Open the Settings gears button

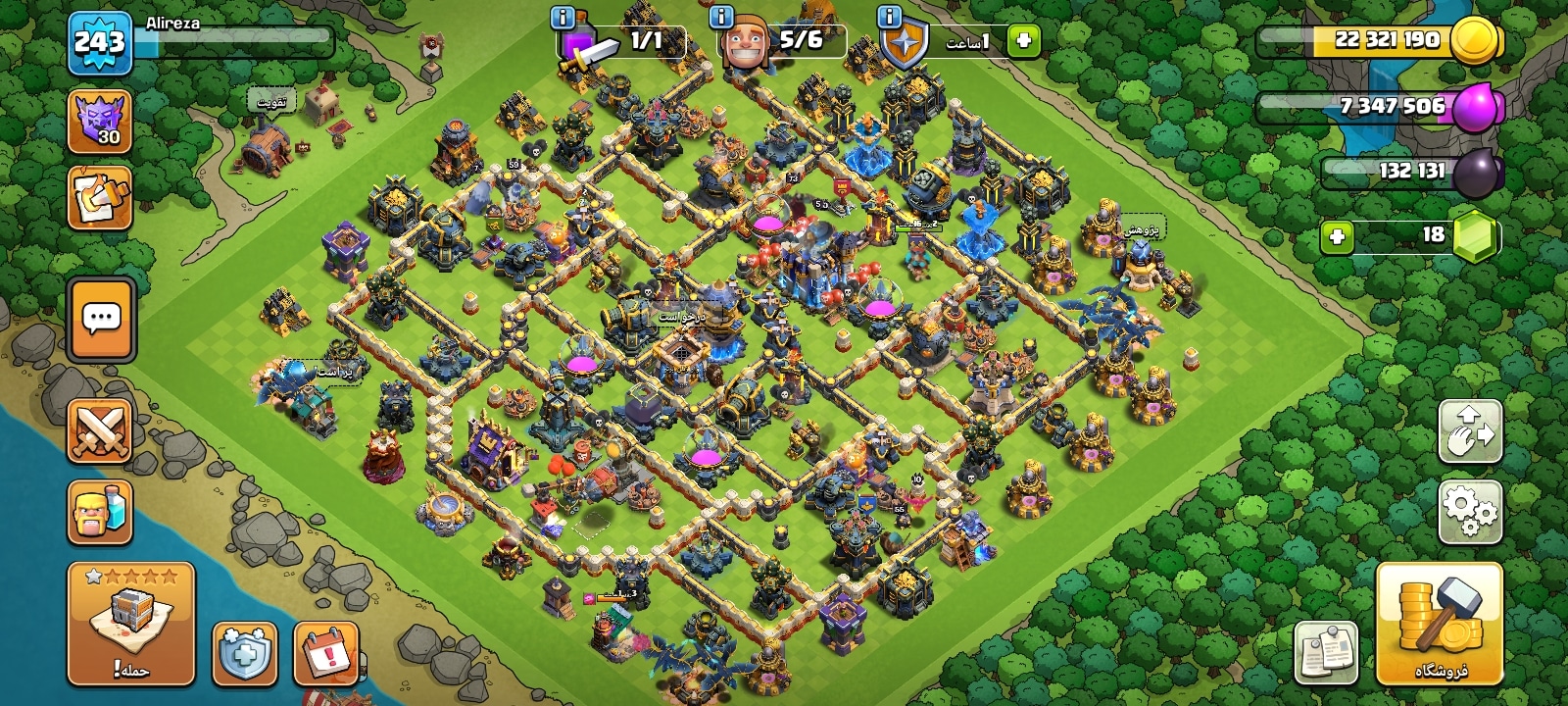click(1470, 511)
